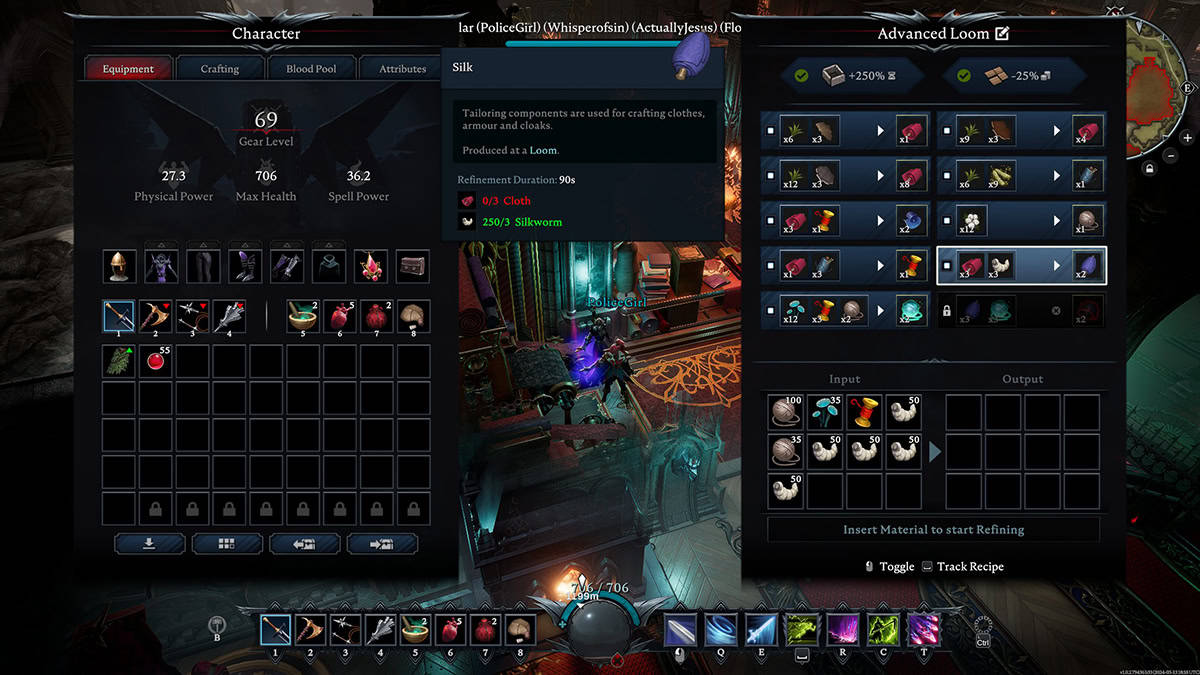Open the bag equipment slot
The height and width of the screenshot is (675, 1200).
413,266
